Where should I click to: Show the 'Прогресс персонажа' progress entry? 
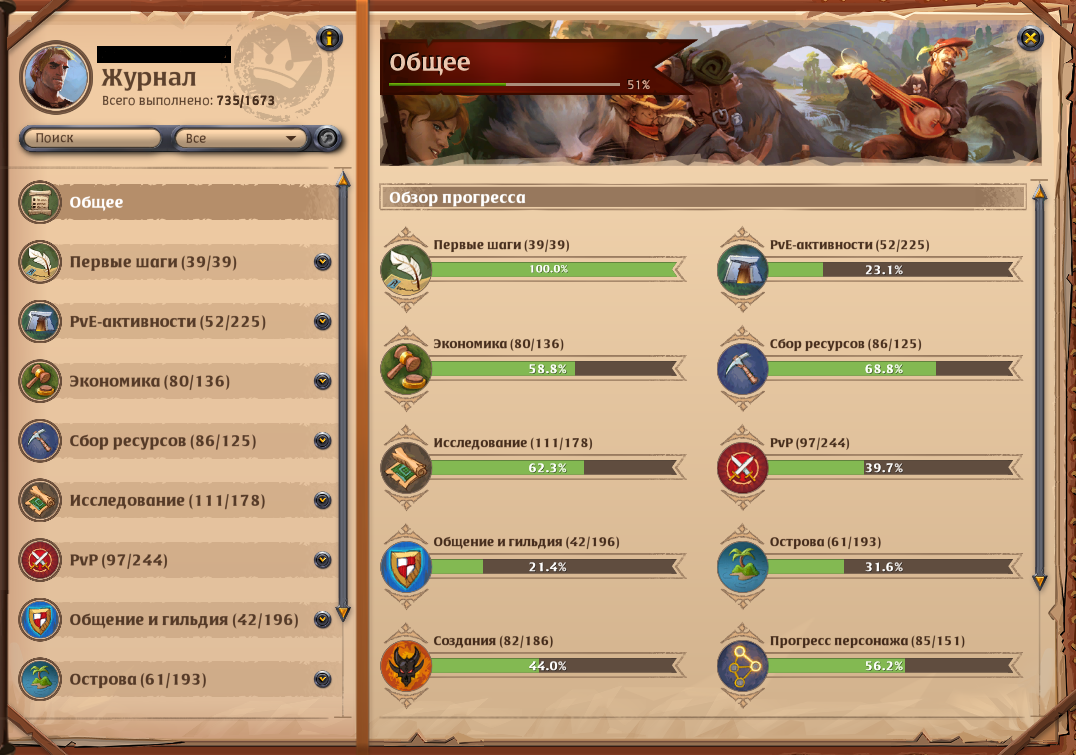[x=892, y=666]
